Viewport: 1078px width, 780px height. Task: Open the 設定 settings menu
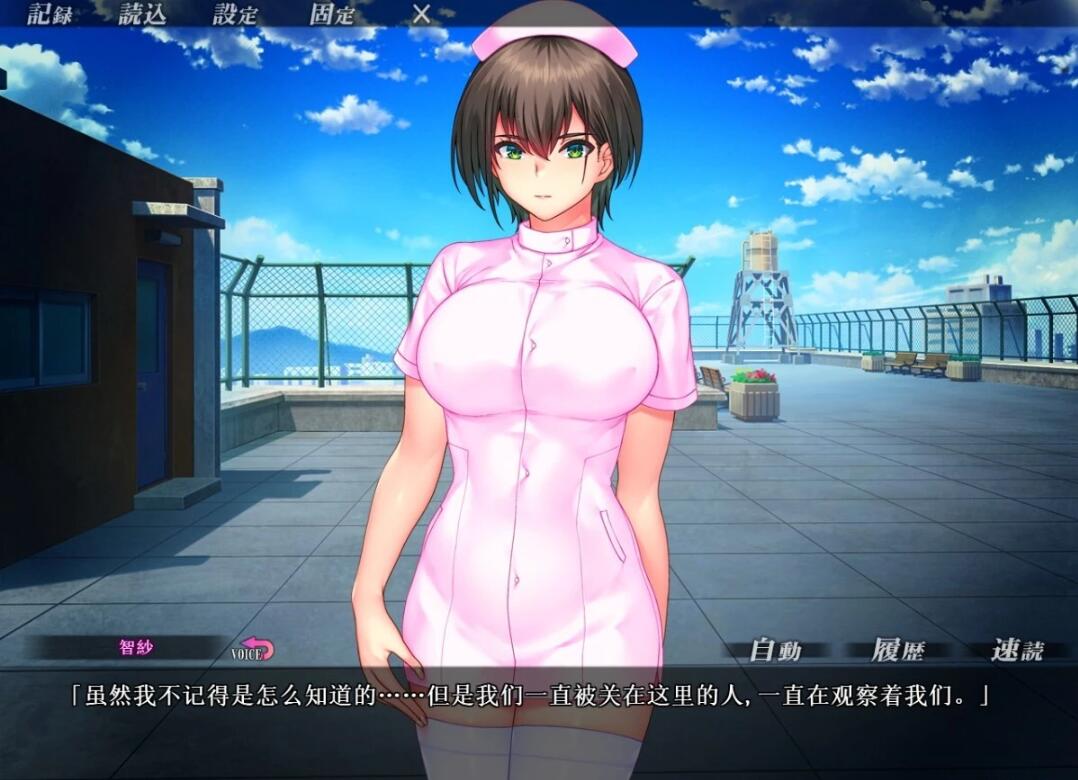click(x=235, y=14)
